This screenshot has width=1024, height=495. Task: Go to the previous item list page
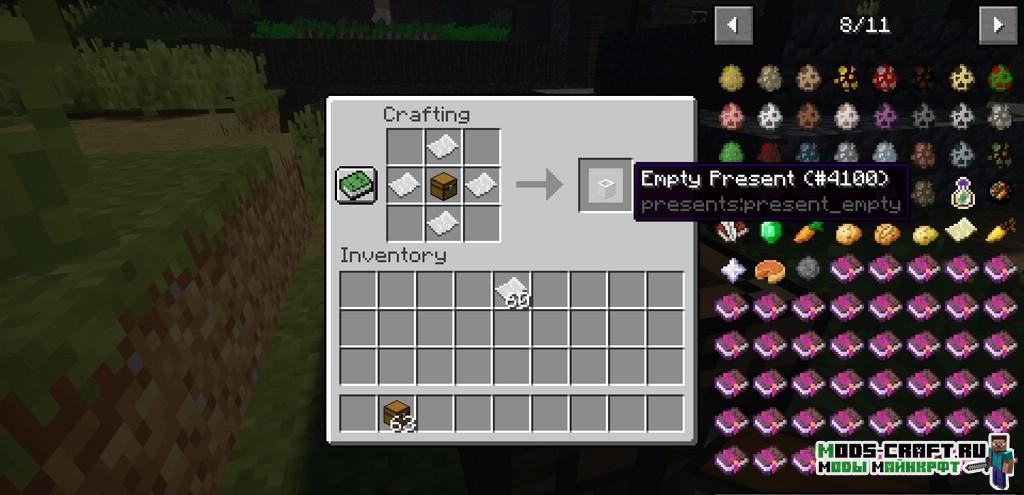733,24
